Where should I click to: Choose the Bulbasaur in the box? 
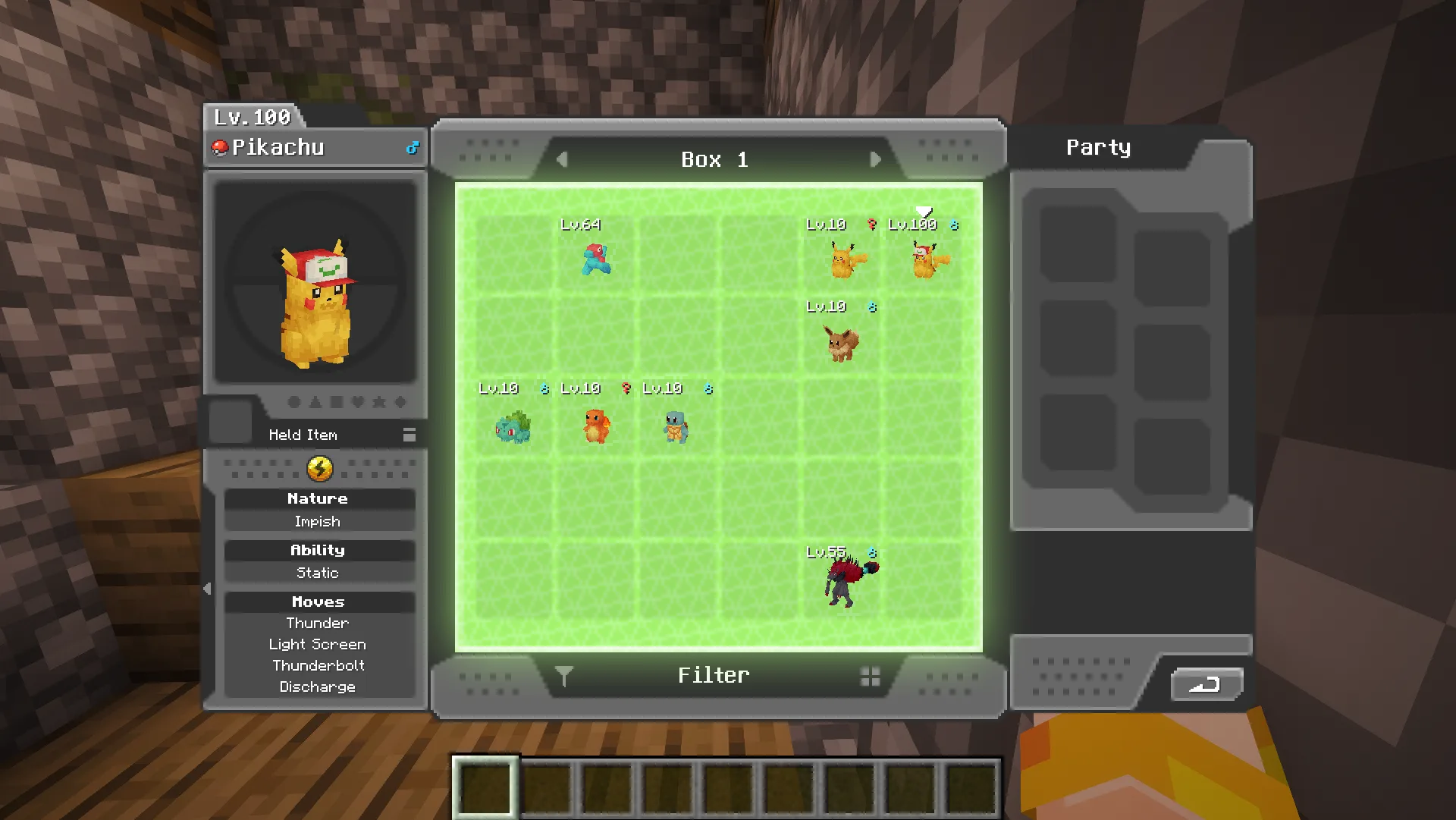click(x=513, y=427)
